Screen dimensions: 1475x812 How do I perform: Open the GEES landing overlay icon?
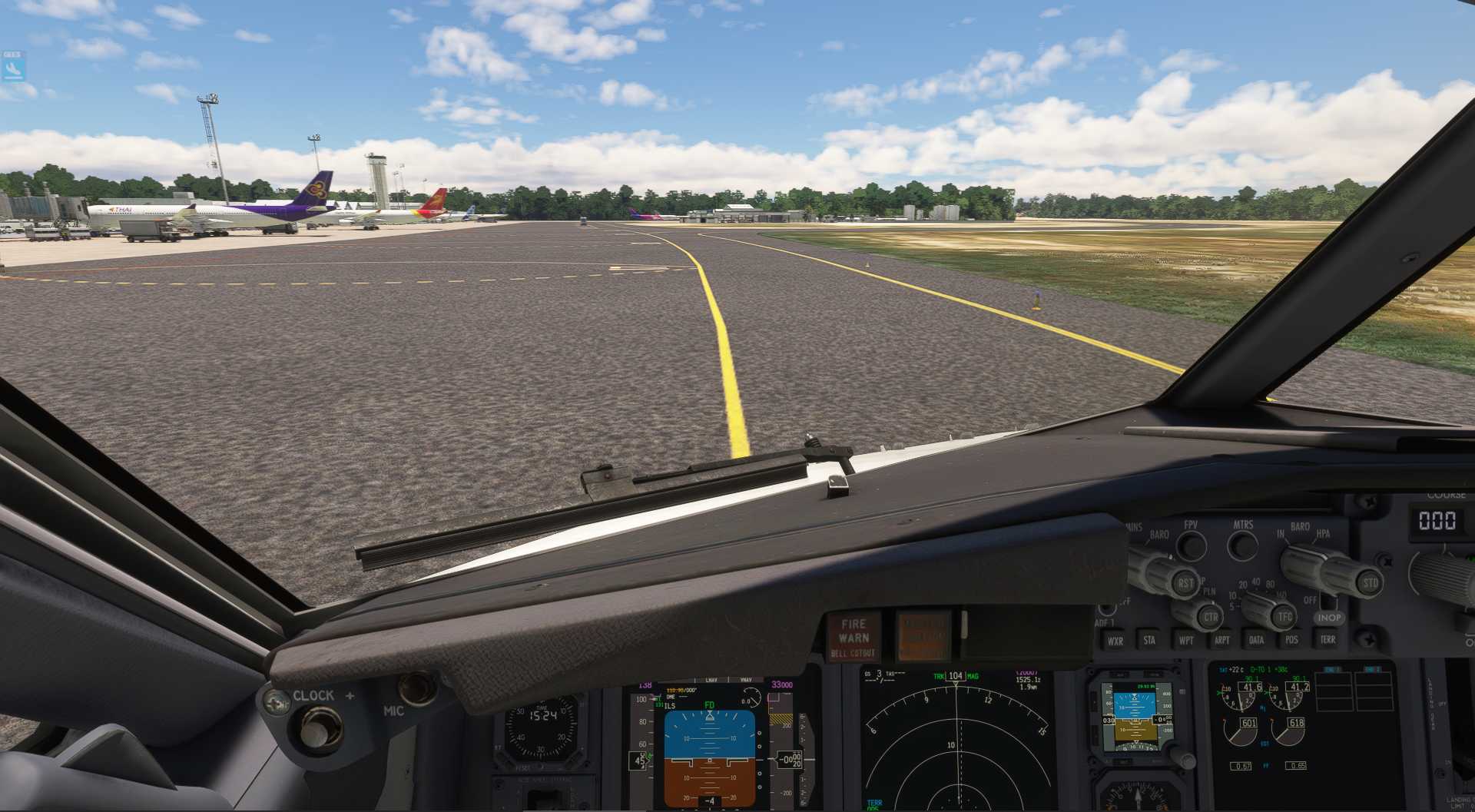pos(13,67)
